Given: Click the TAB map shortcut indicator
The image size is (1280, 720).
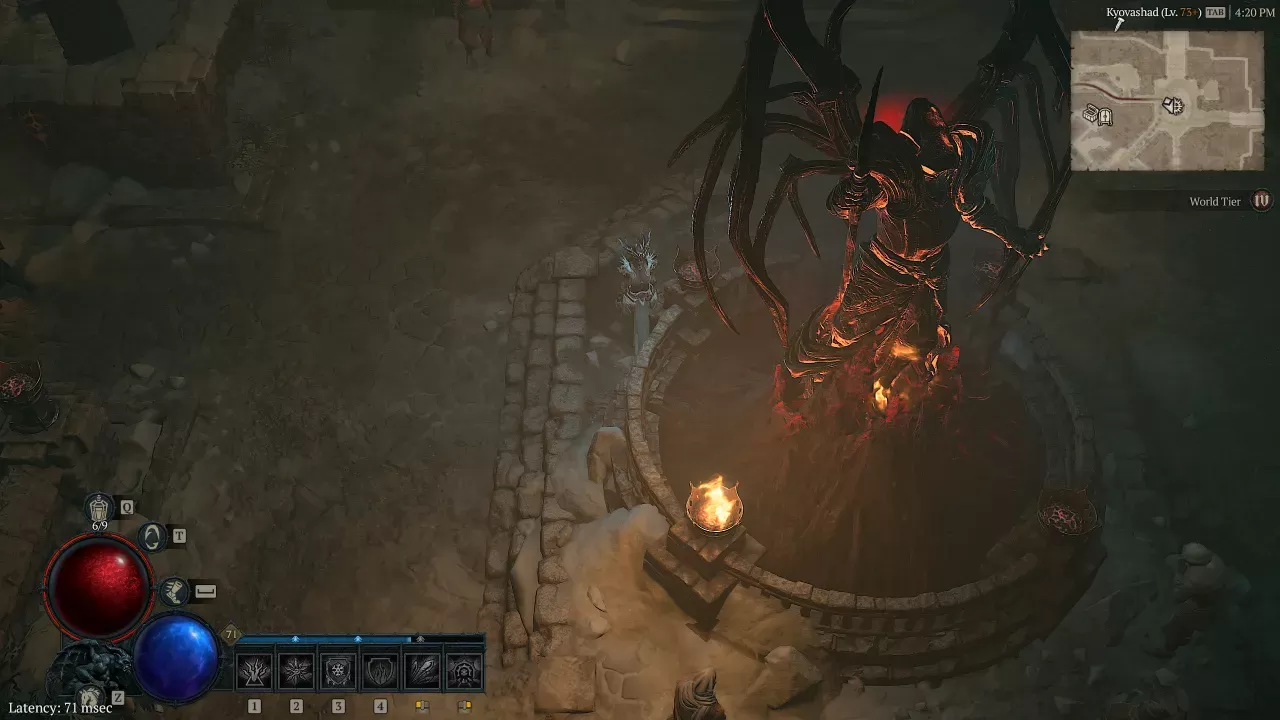Looking at the screenshot, I should click(1216, 12).
